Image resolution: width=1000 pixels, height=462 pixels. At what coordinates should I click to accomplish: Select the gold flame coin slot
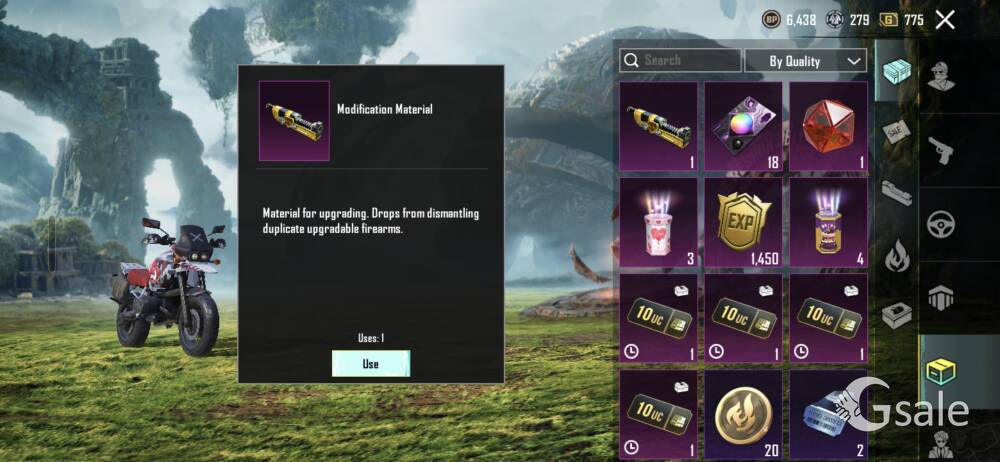pos(743,414)
